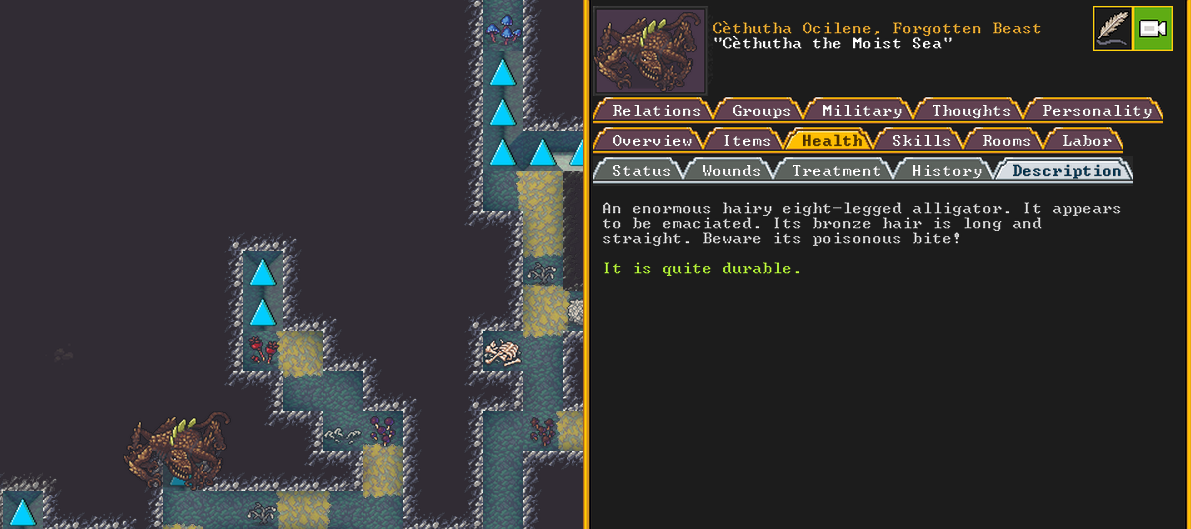View the Labor tab
The image size is (1191, 529).
point(1086,141)
